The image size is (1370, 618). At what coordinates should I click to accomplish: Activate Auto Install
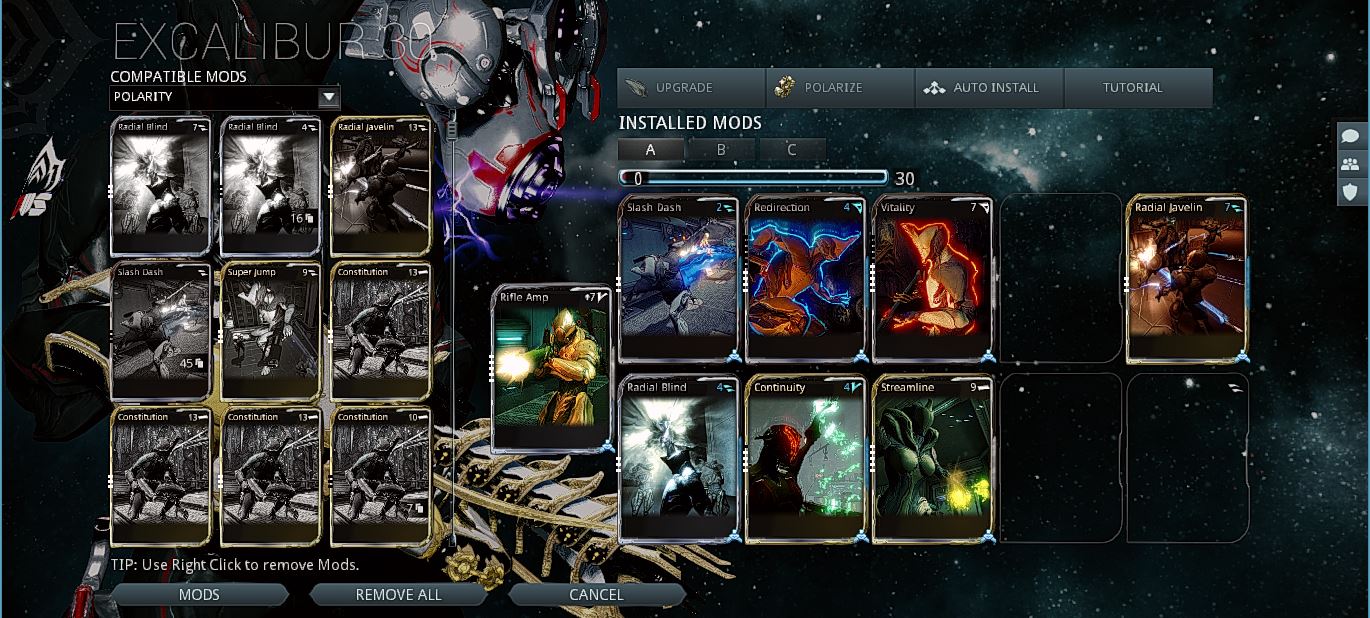click(x=988, y=88)
